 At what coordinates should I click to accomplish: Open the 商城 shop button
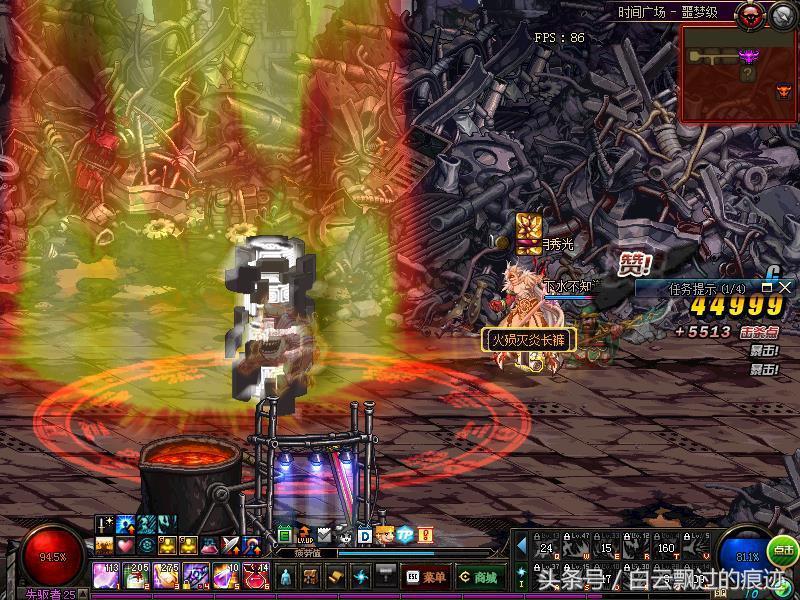coord(478,577)
